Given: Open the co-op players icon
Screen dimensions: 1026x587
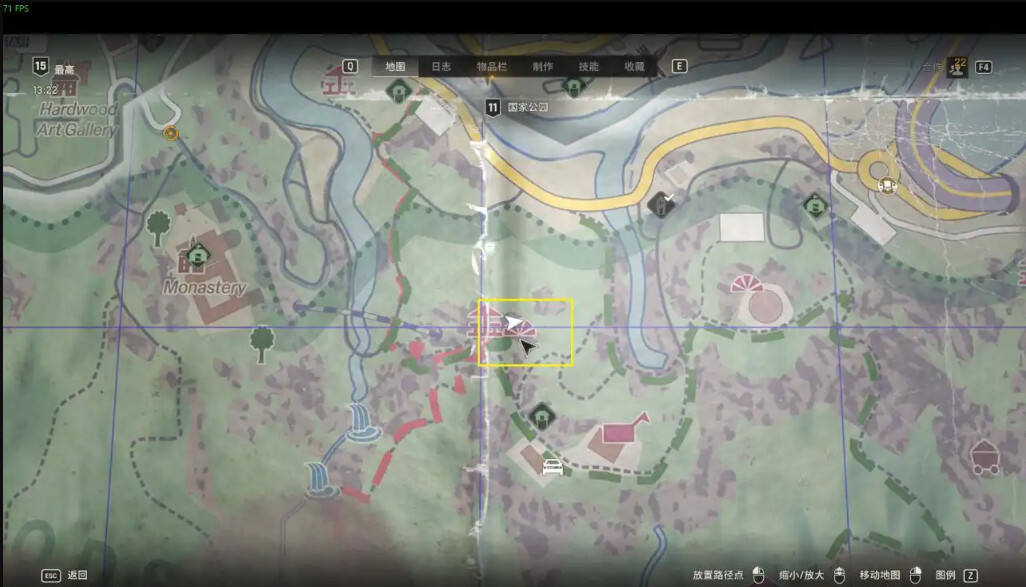Looking at the screenshot, I should 958,66.
